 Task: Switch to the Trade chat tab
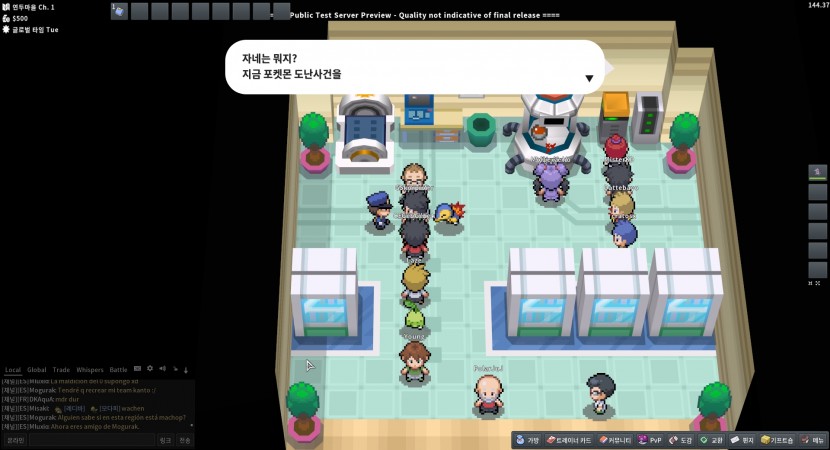(x=62, y=370)
